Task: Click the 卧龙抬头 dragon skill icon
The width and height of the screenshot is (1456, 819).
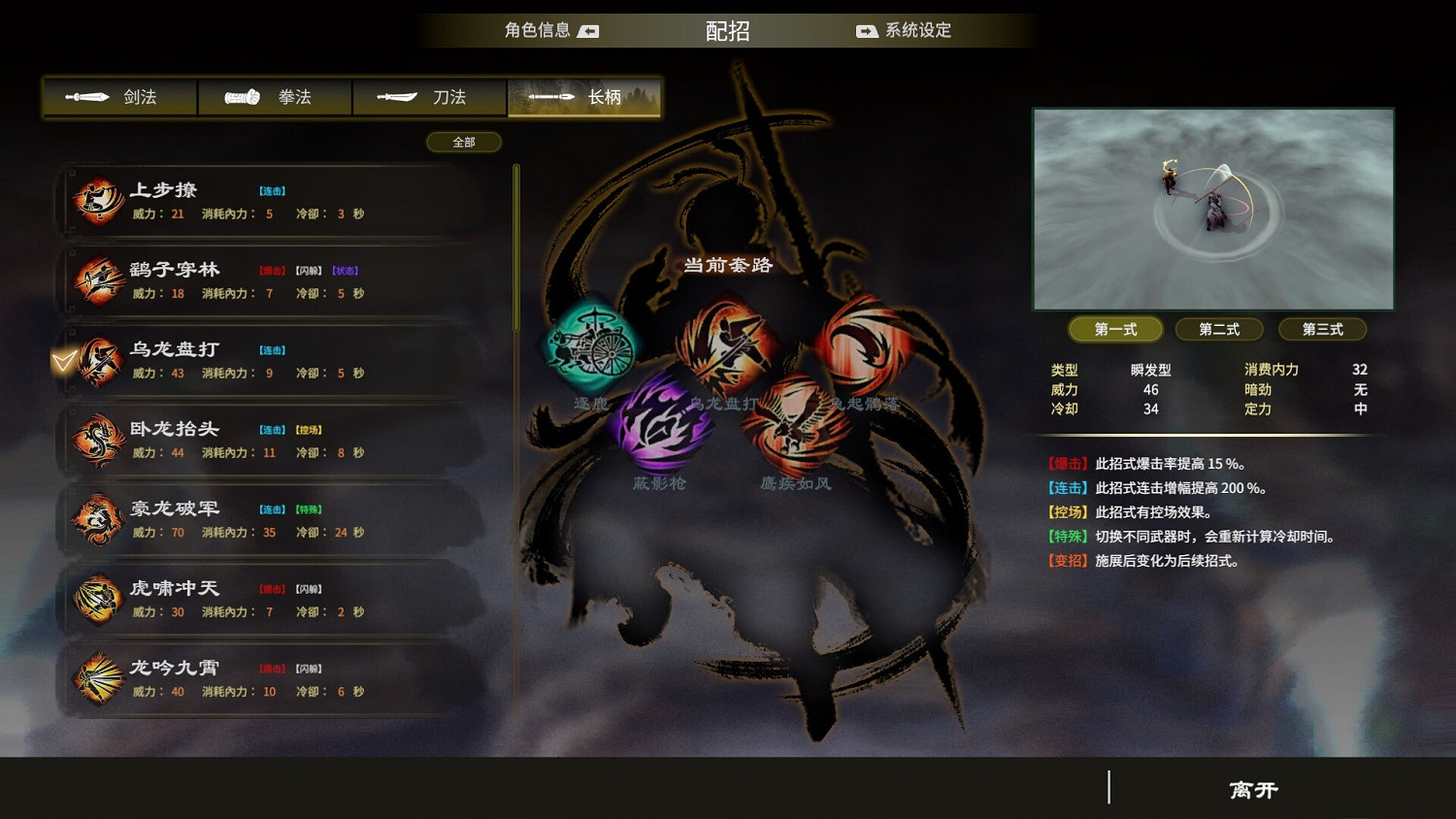Action: [97, 440]
